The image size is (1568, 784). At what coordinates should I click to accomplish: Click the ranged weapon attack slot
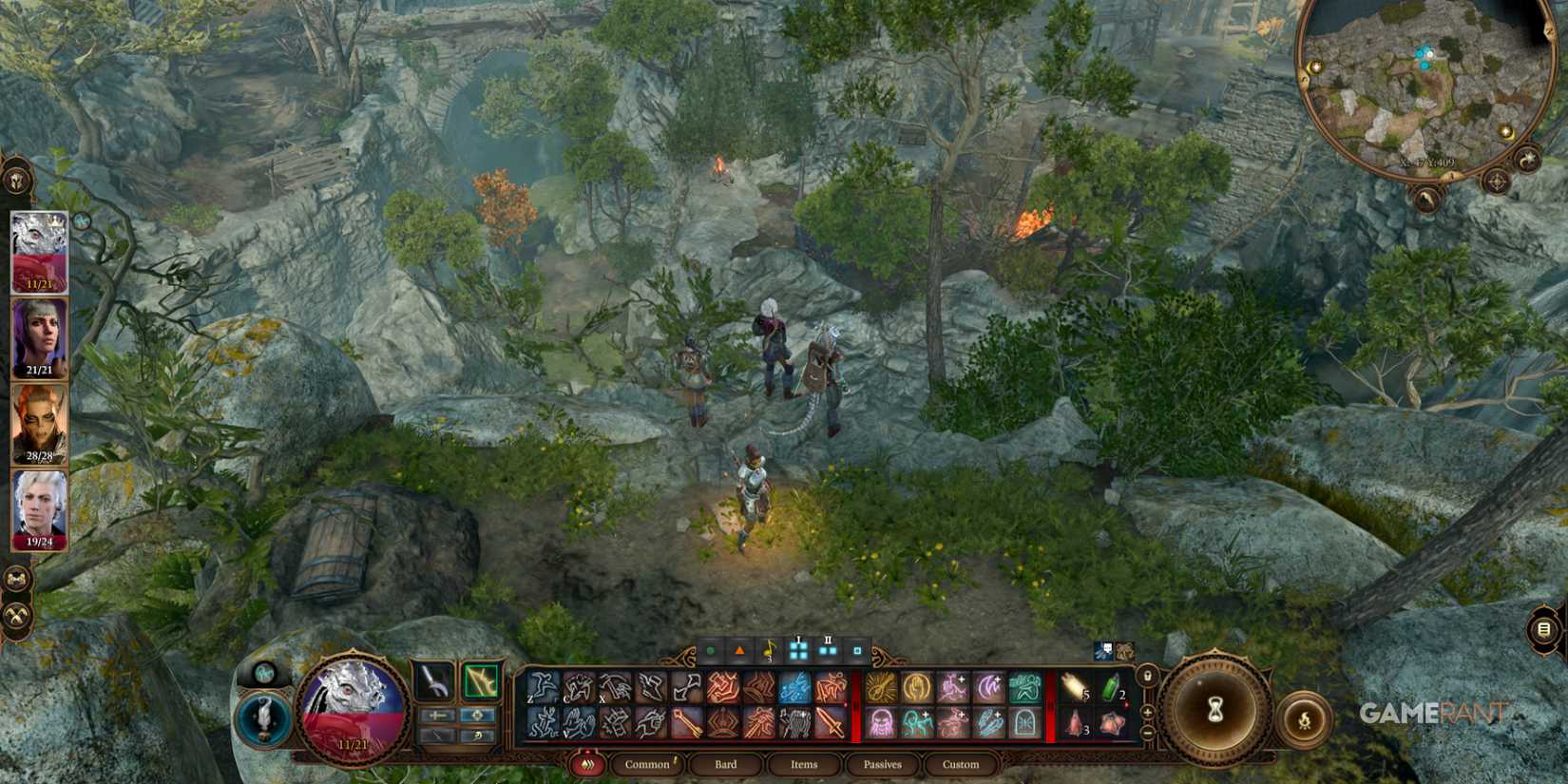click(480, 681)
